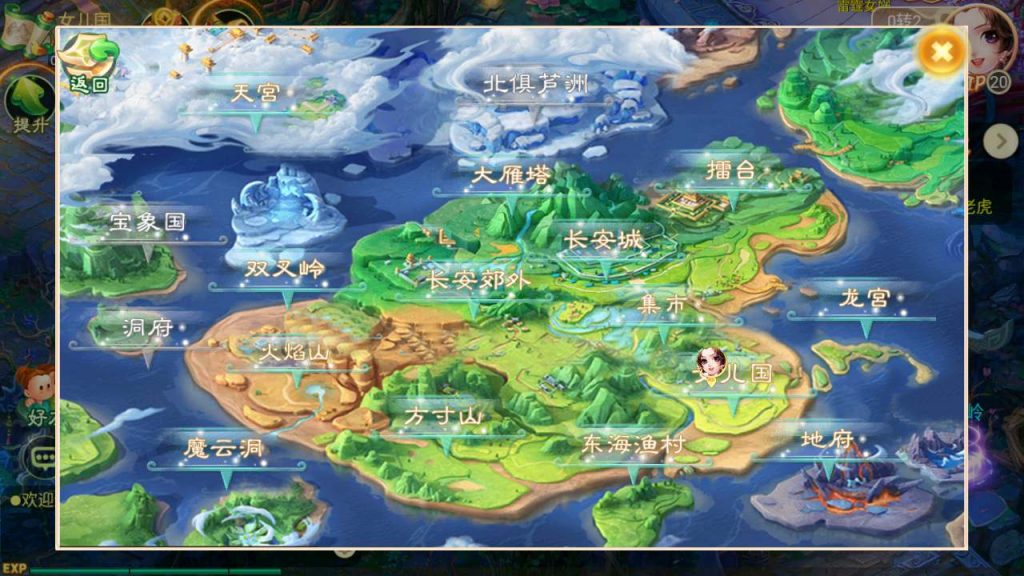The image size is (1024, 576).
Task: Select the 北俱芦洲 location label
Action: tap(535, 84)
